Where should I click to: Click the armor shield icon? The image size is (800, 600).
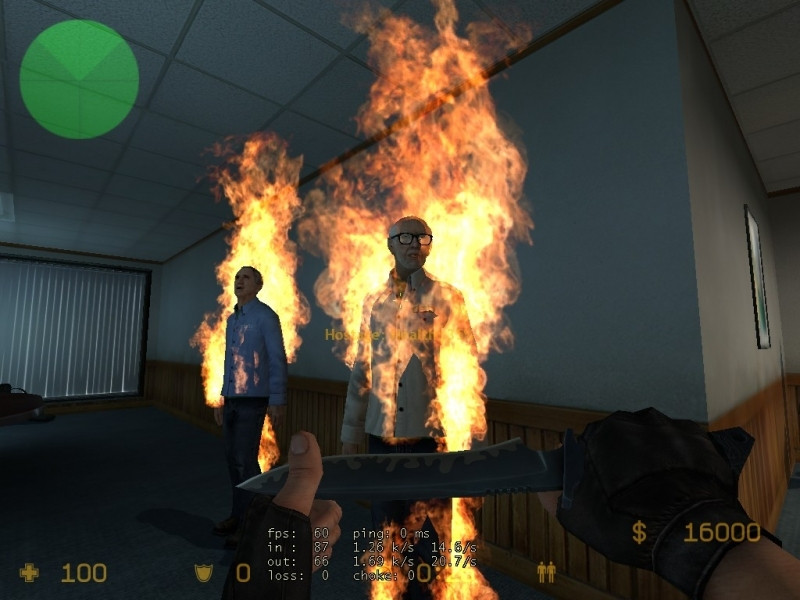203,573
